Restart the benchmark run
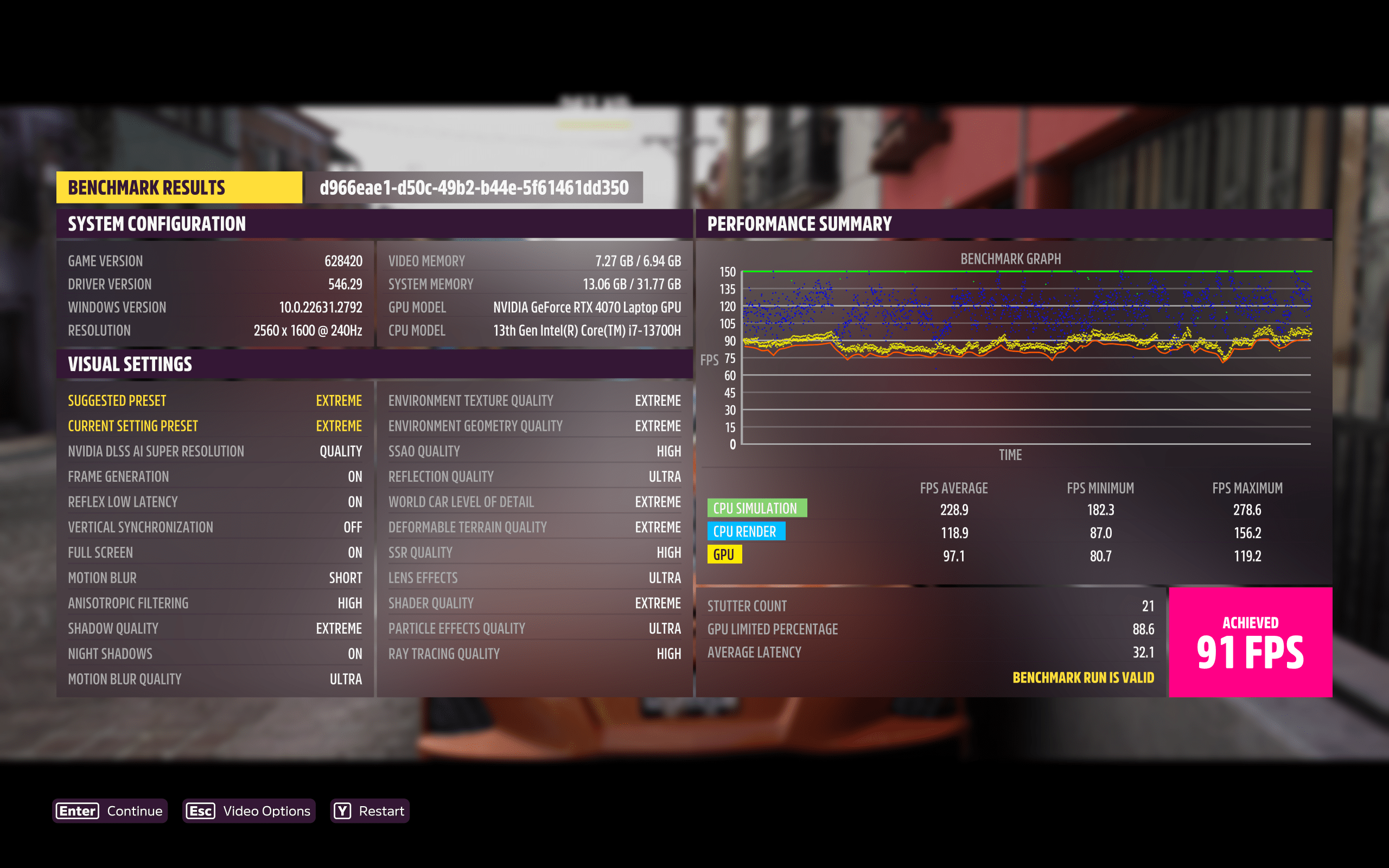1389x868 pixels. pos(369,810)
